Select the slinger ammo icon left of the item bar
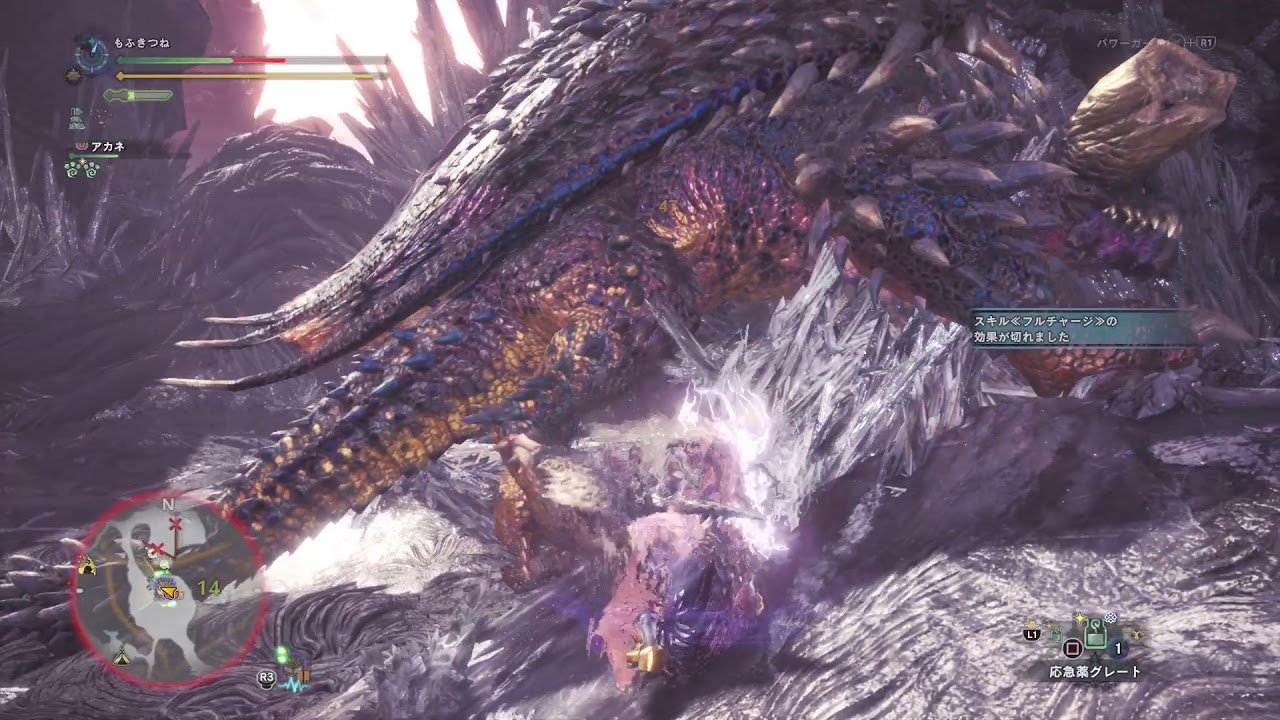1280x720 pixels. point(1056,632)
